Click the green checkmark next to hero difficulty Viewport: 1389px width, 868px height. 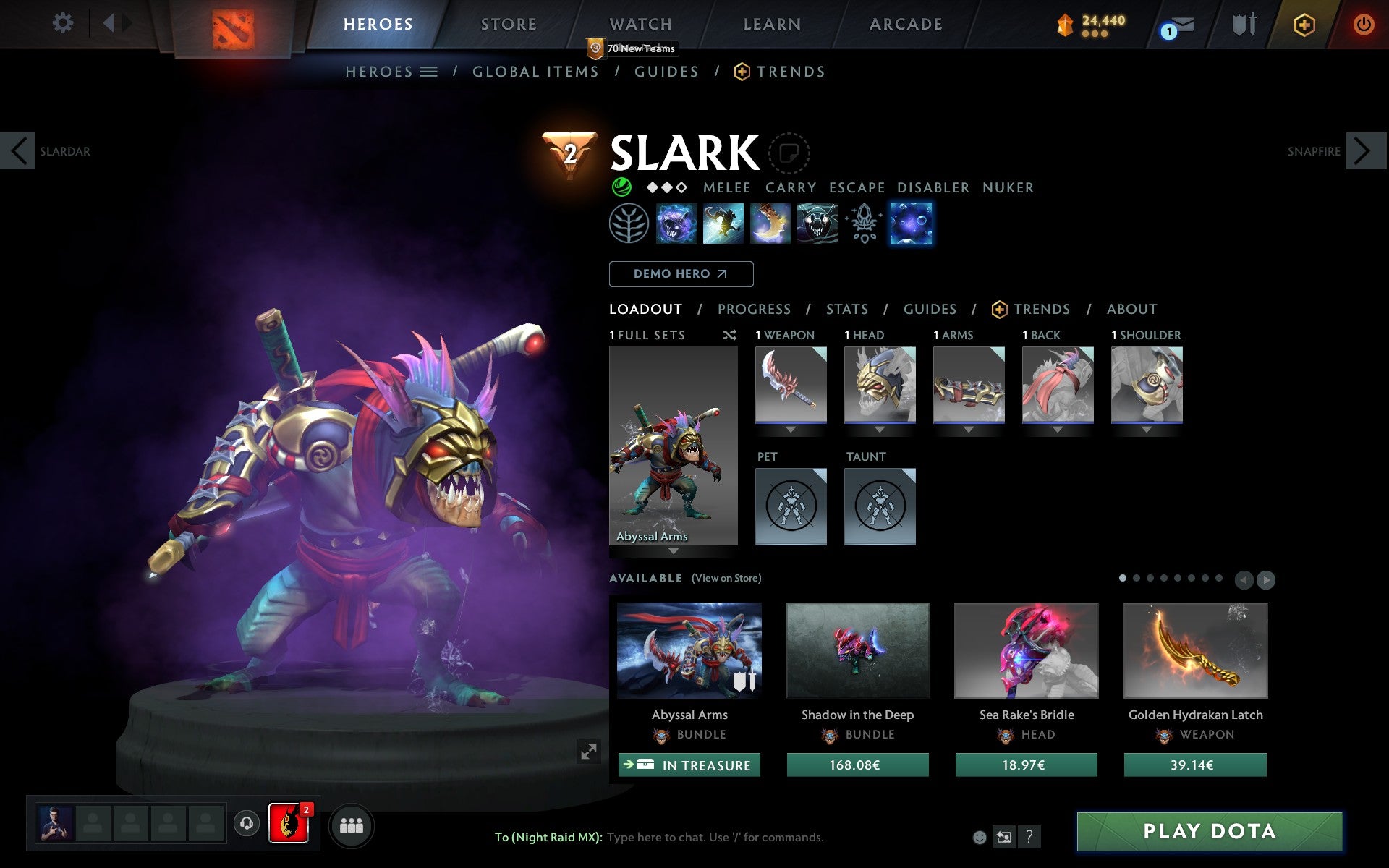[x=620, y=187]
